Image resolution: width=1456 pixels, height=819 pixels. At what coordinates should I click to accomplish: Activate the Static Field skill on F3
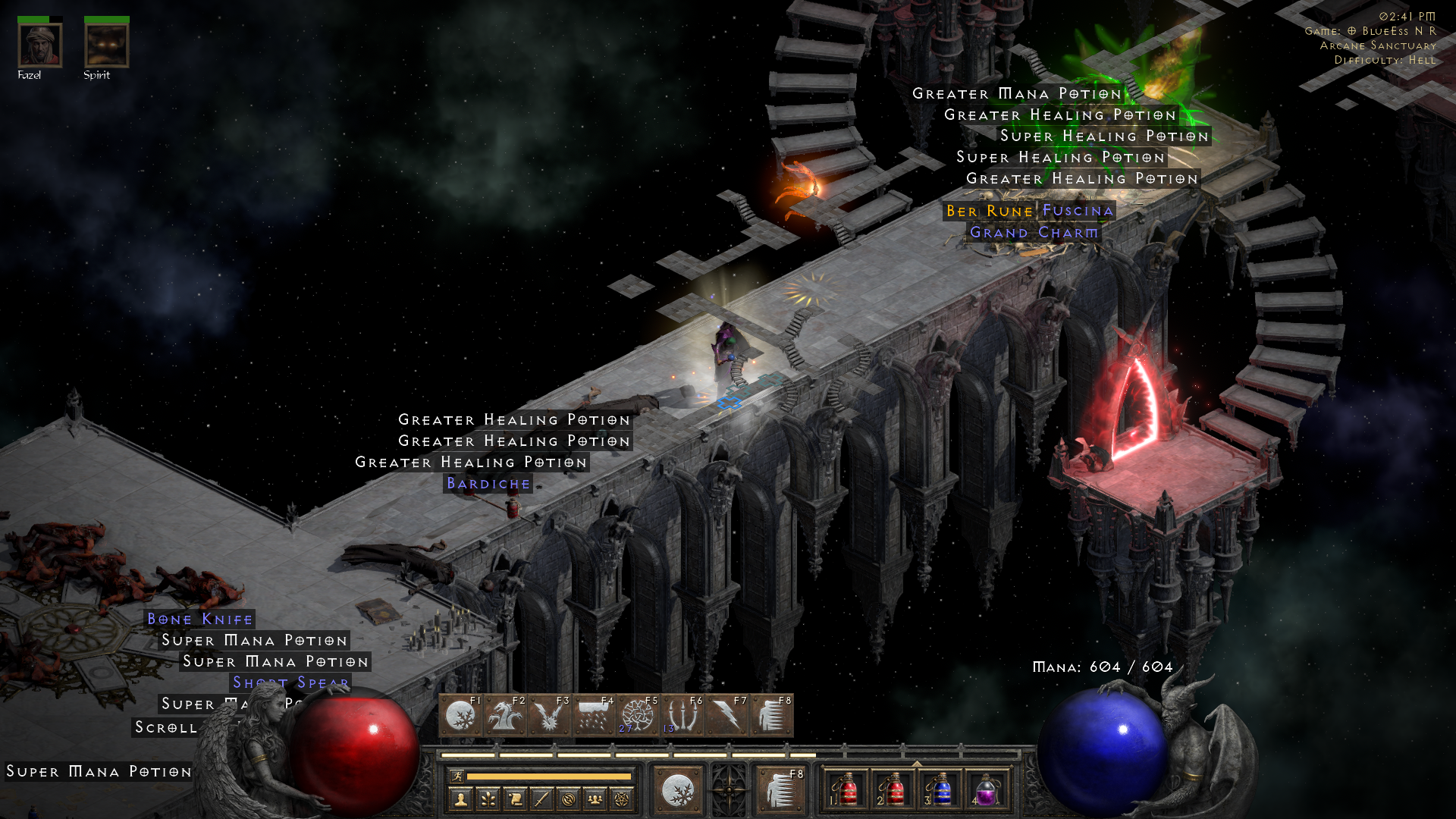[x=548, y=716]
